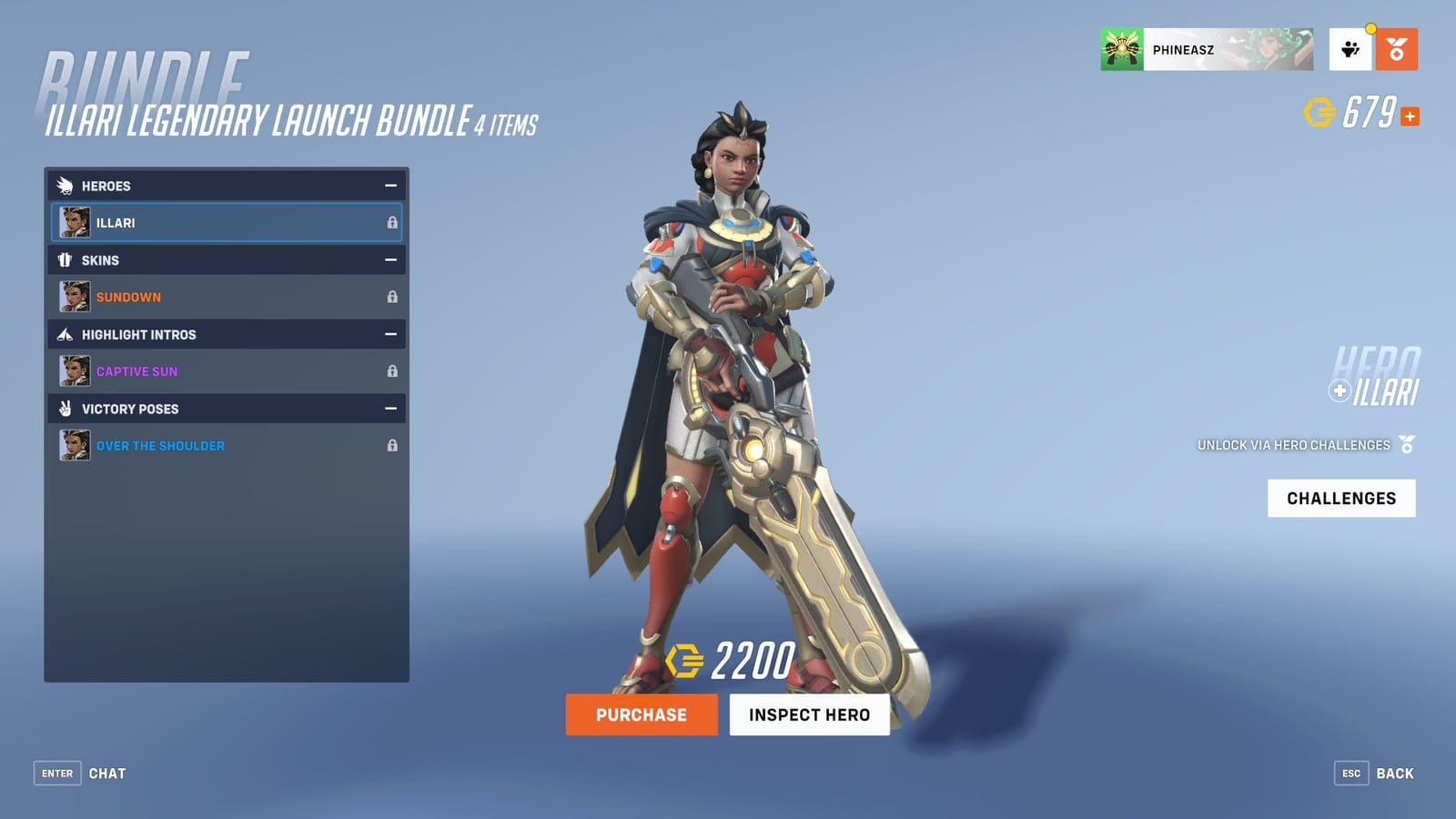Click the plus to buy more coins
This screenshot has width=1456, height=819.
point(1410,116)
